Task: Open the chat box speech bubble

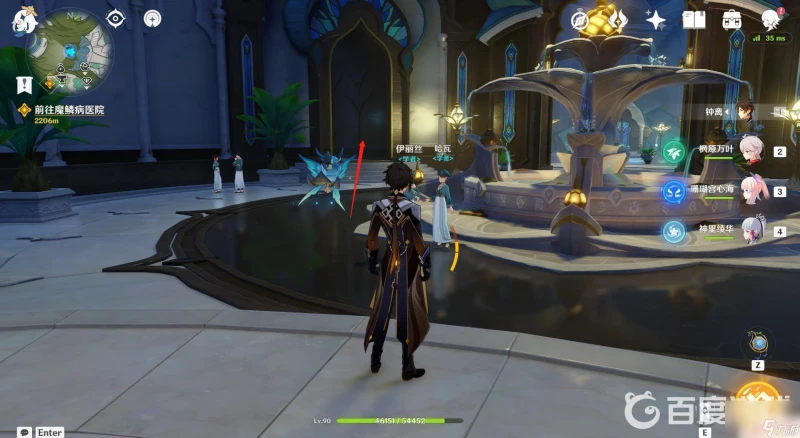Action: tap(23, 432)
